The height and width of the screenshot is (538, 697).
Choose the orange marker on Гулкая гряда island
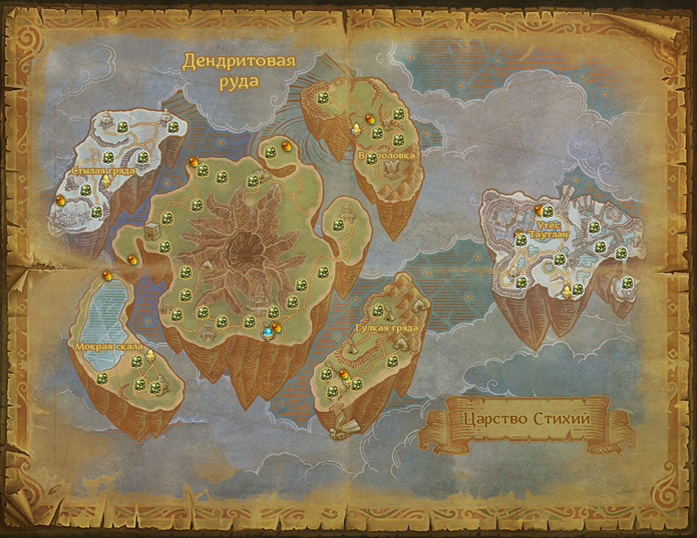coord(343,374)
